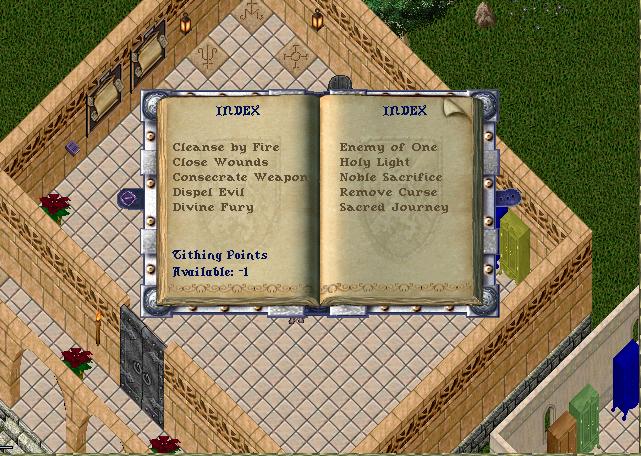Turn the page using the folded corner
Viewport: 641px width, 456px height.
pos(457,105)
